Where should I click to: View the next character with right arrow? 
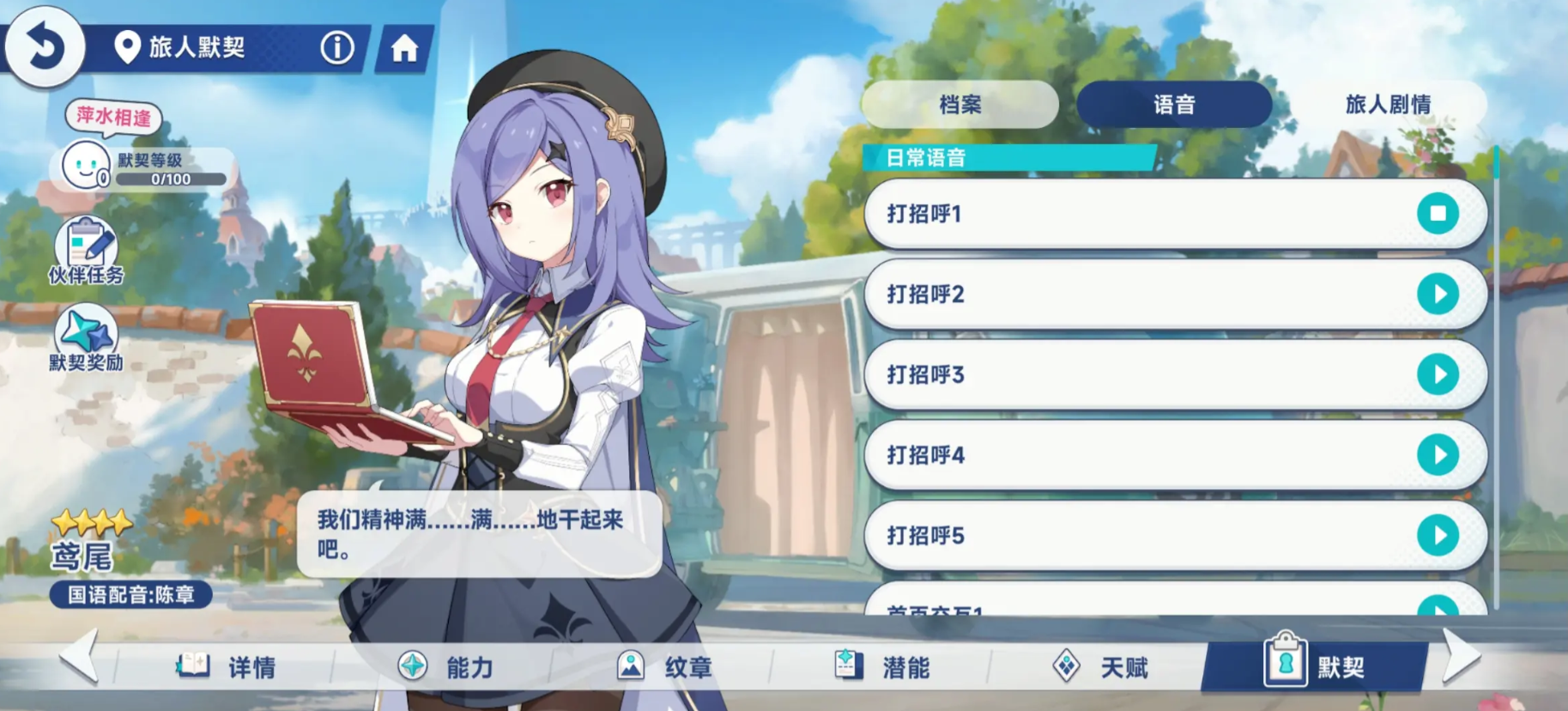coord(1462,657)
